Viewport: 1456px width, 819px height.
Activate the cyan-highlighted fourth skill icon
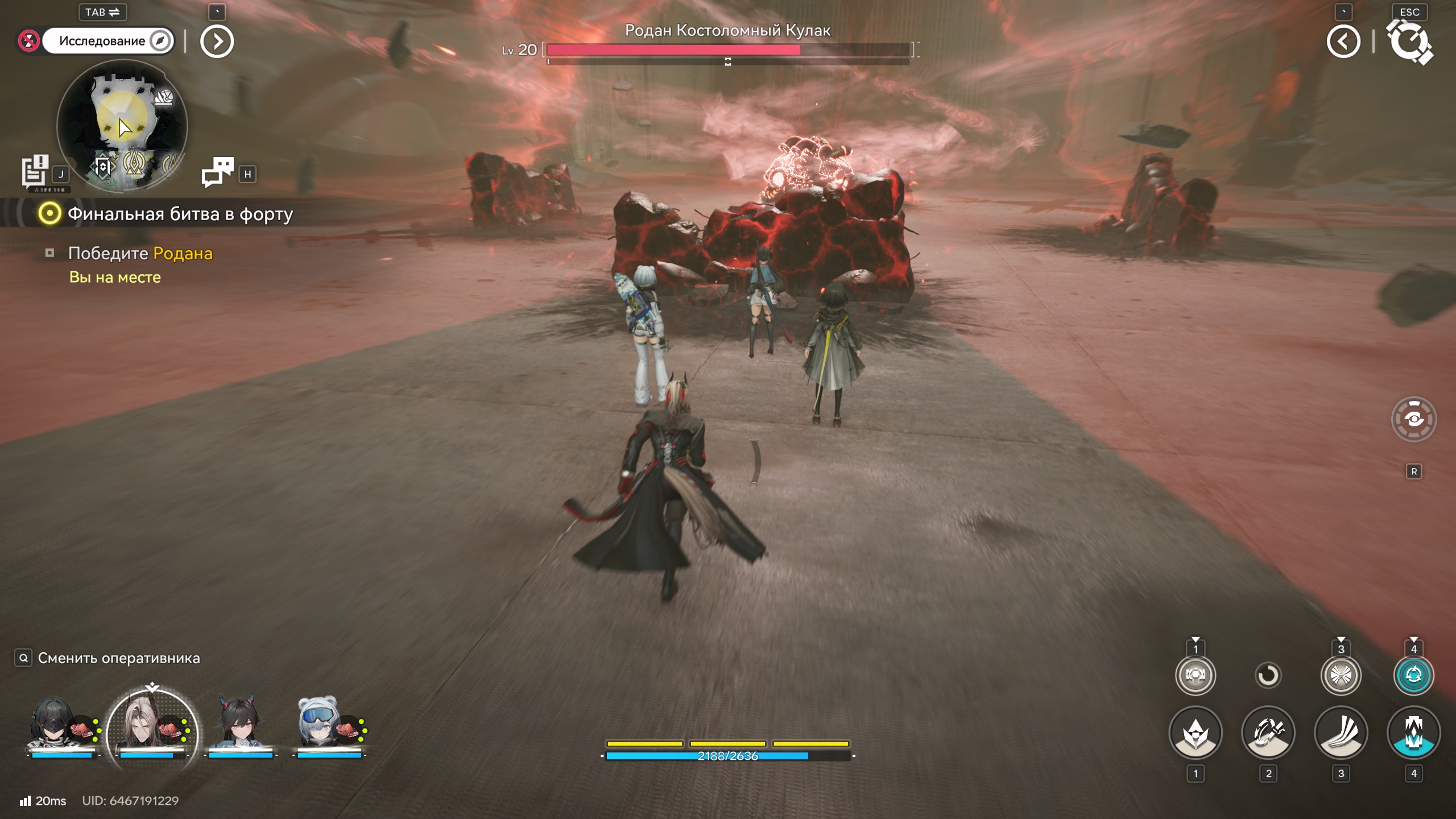pyautogui.click(x=1414, y=733)
